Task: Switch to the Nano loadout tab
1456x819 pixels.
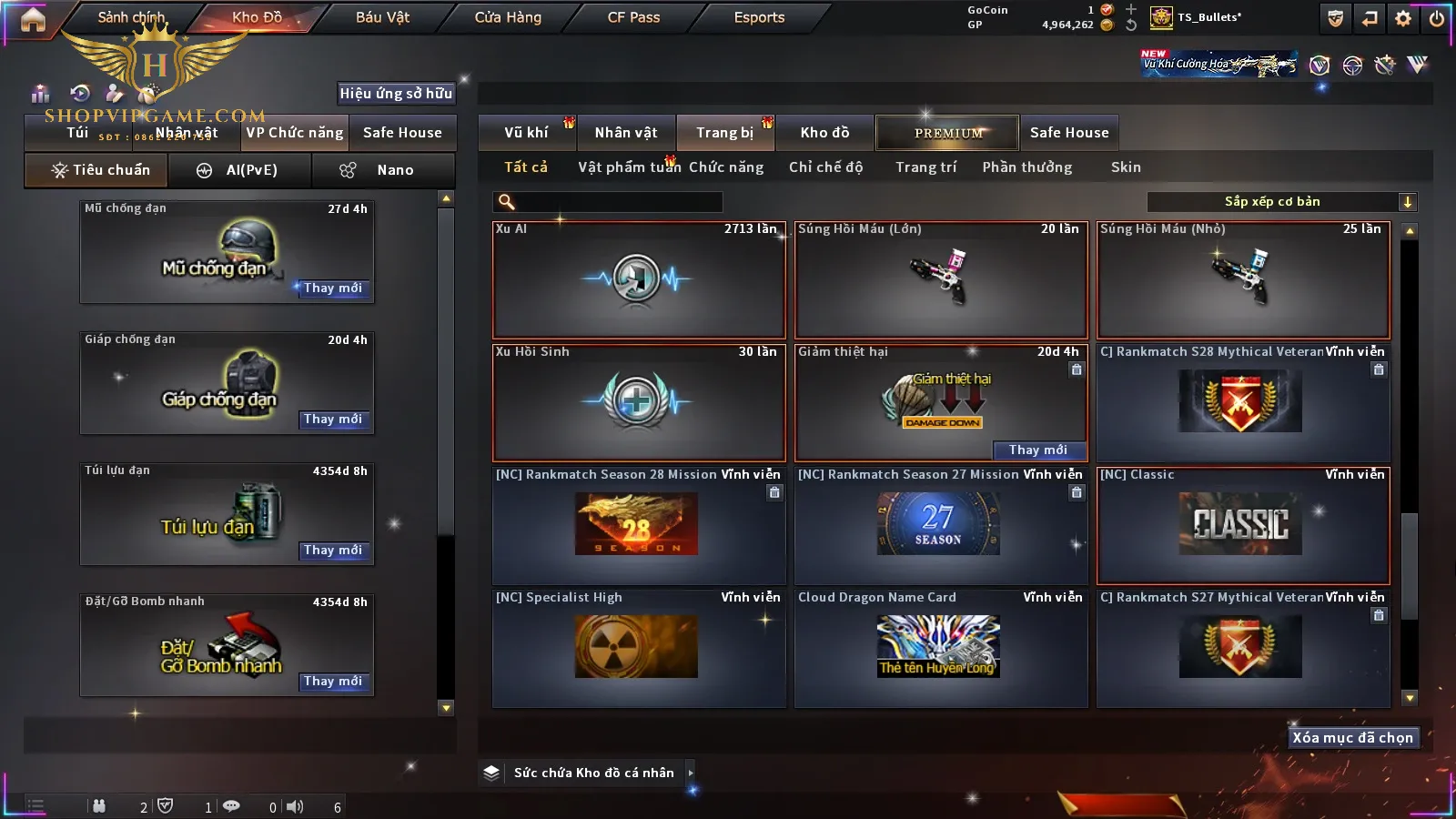Action: pyautogui.click(x=384, y=170)
